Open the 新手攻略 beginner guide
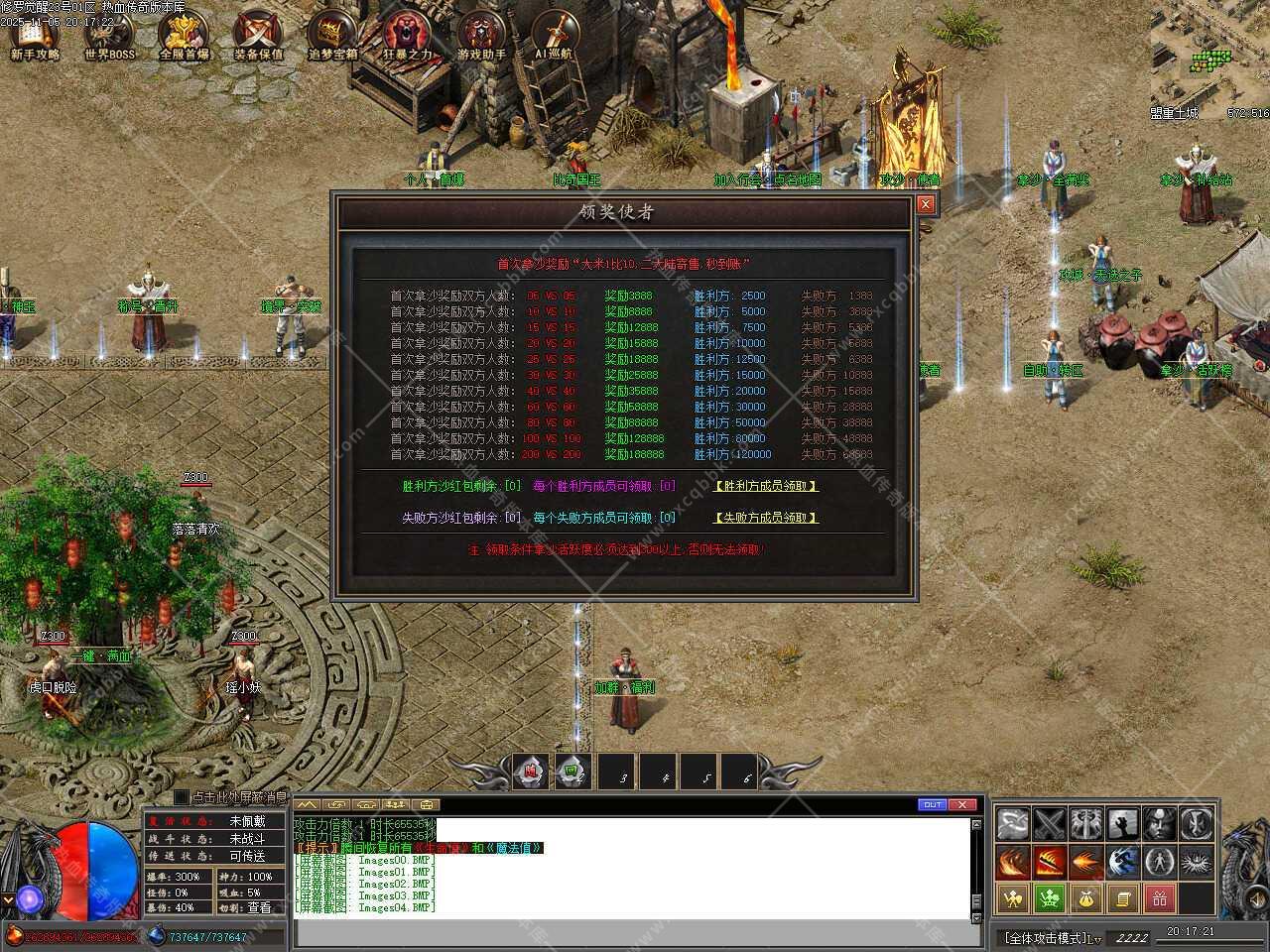The height and width of the screenshot is (952, 1270). (35, 36)
